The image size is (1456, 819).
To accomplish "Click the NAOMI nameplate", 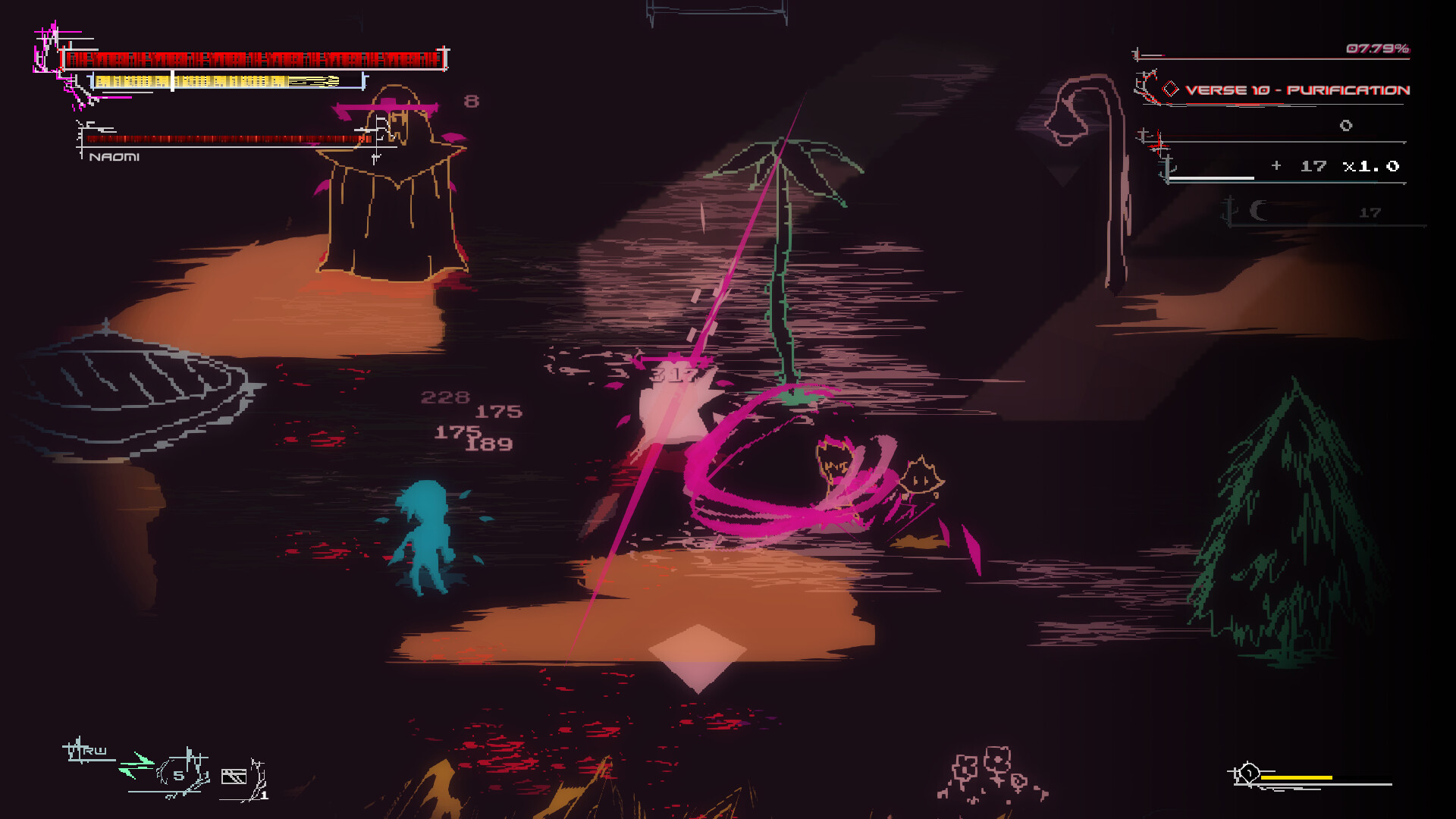I will coord(114,158).
